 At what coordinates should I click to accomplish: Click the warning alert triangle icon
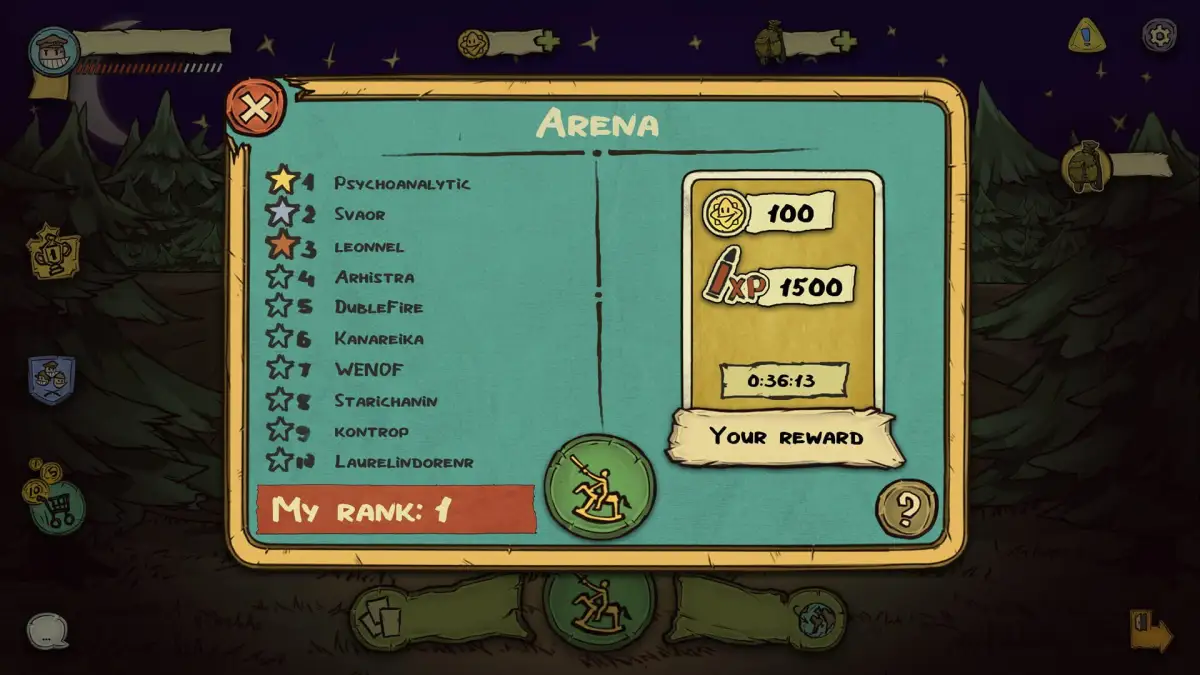click(1085, 36)
